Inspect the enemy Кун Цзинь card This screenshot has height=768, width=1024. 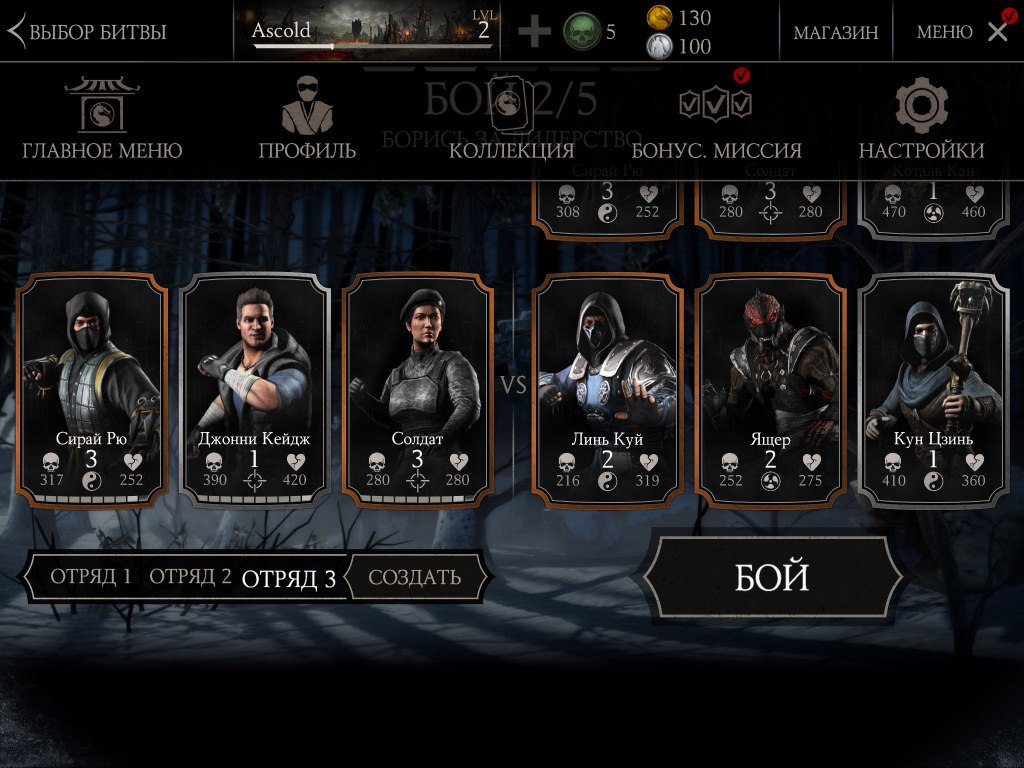933,390
